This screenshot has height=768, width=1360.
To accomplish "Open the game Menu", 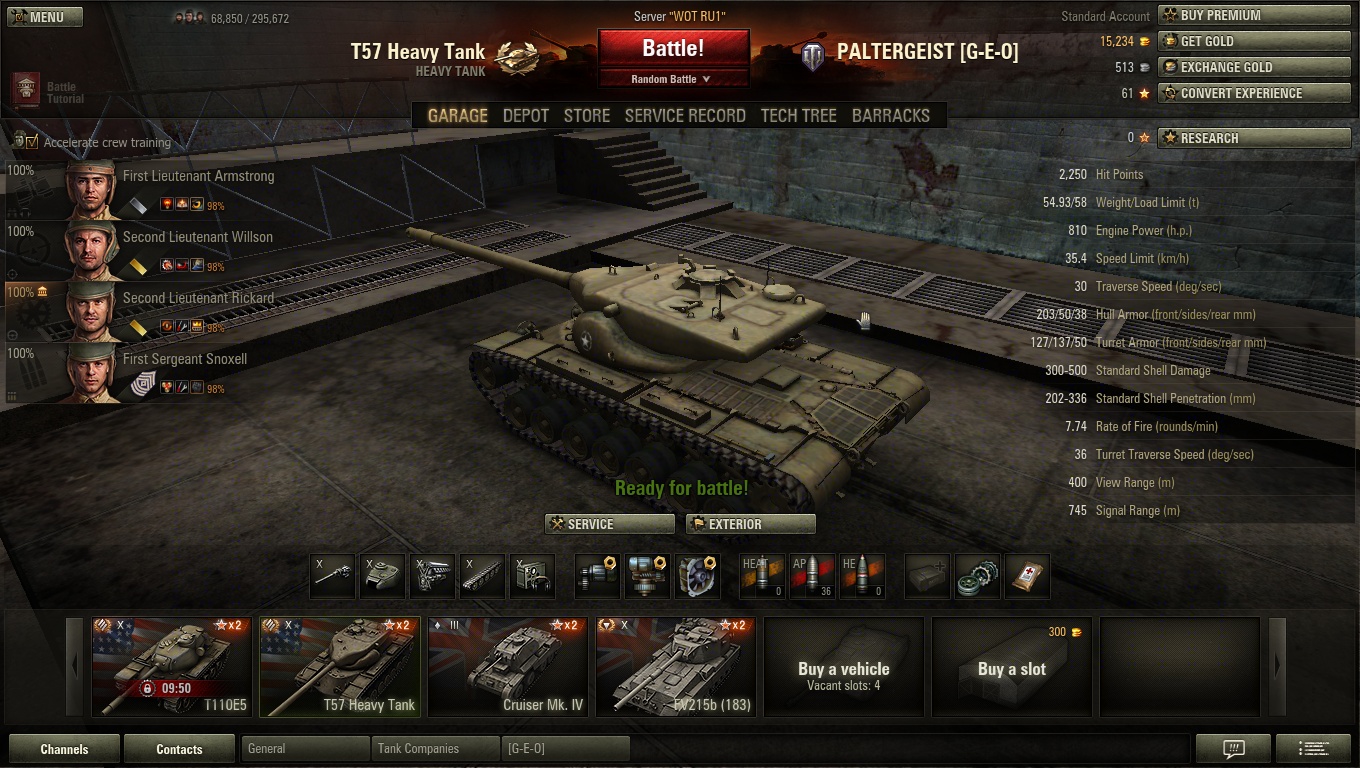I will click(x=45, y=17).
